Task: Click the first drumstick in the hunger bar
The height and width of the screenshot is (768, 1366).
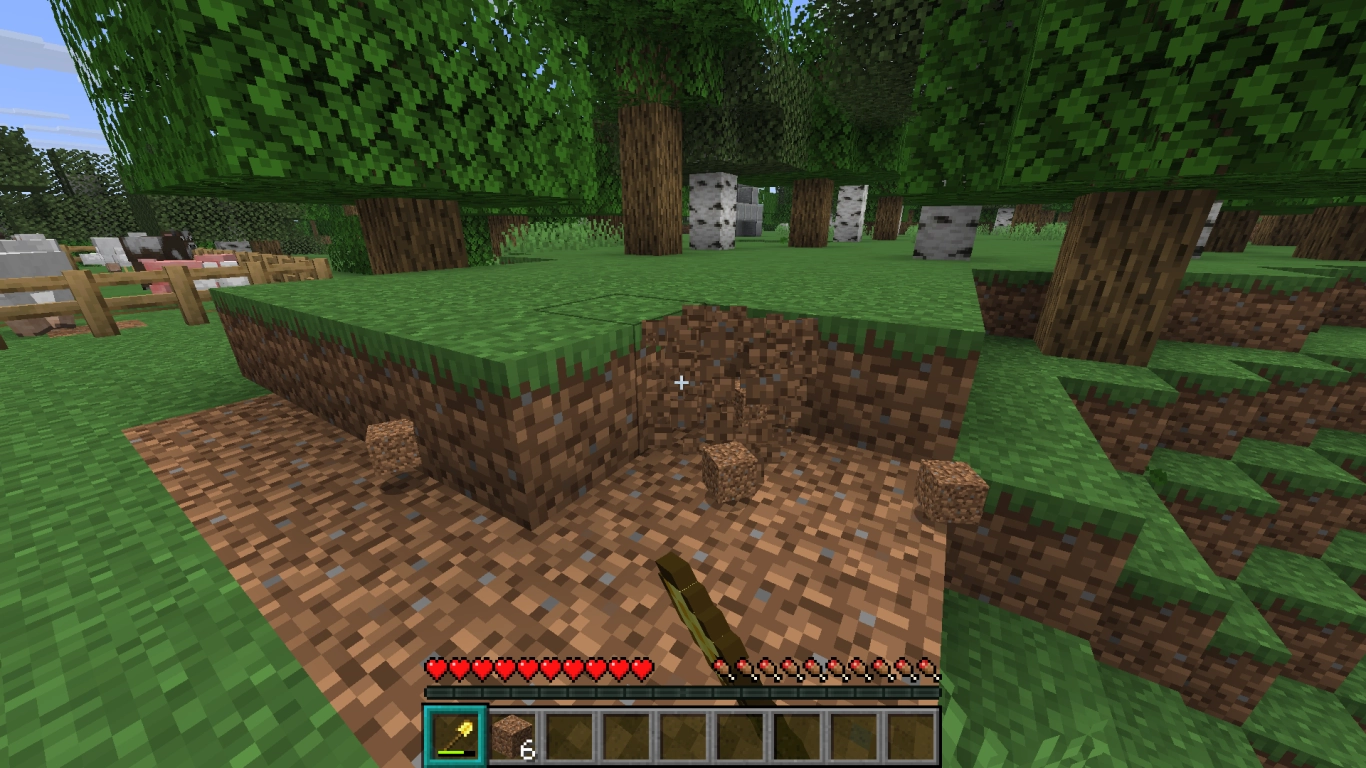Action: click(x=723, y=669)
